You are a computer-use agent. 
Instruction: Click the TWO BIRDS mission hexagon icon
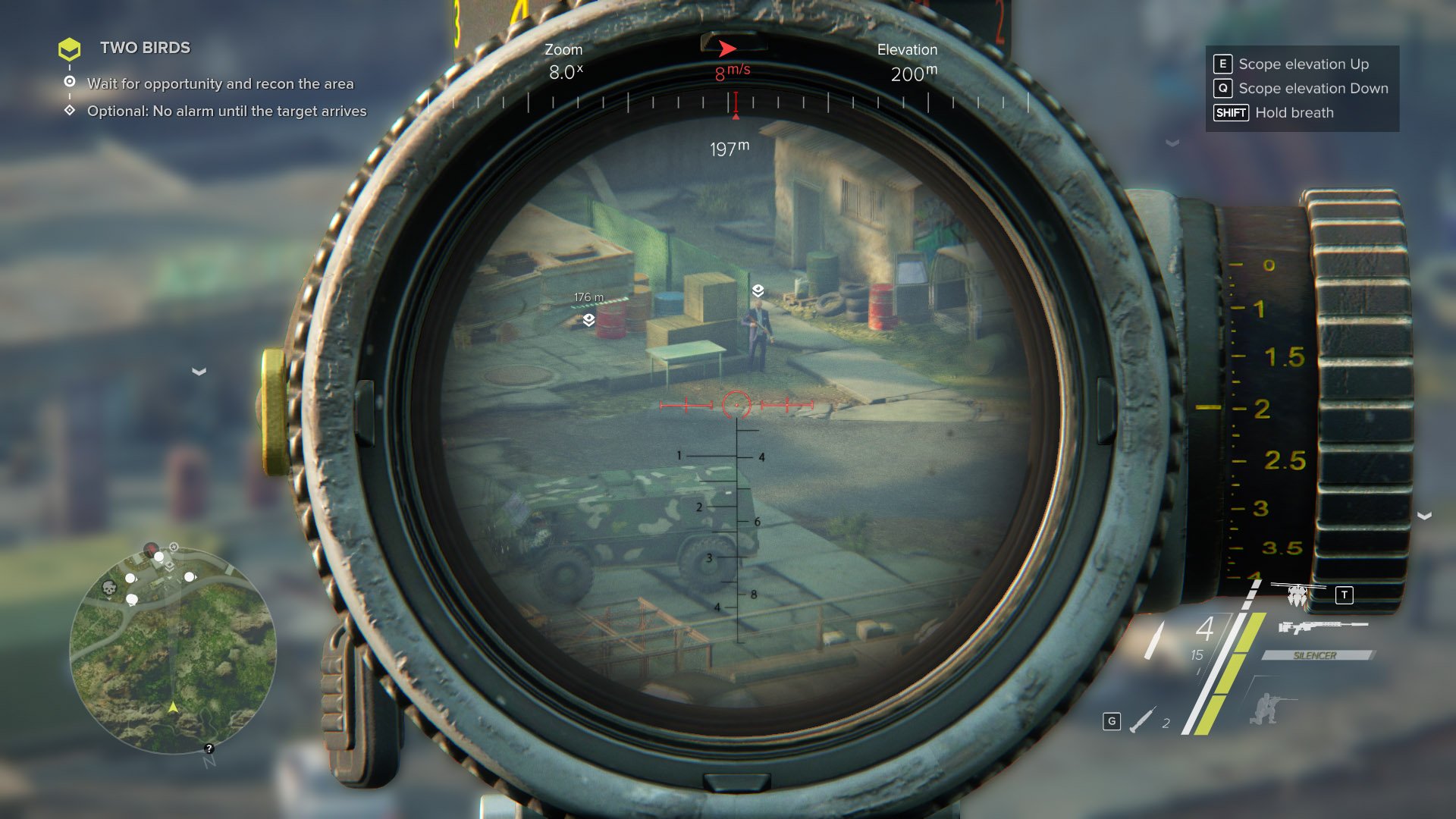(x=69, y=49)
